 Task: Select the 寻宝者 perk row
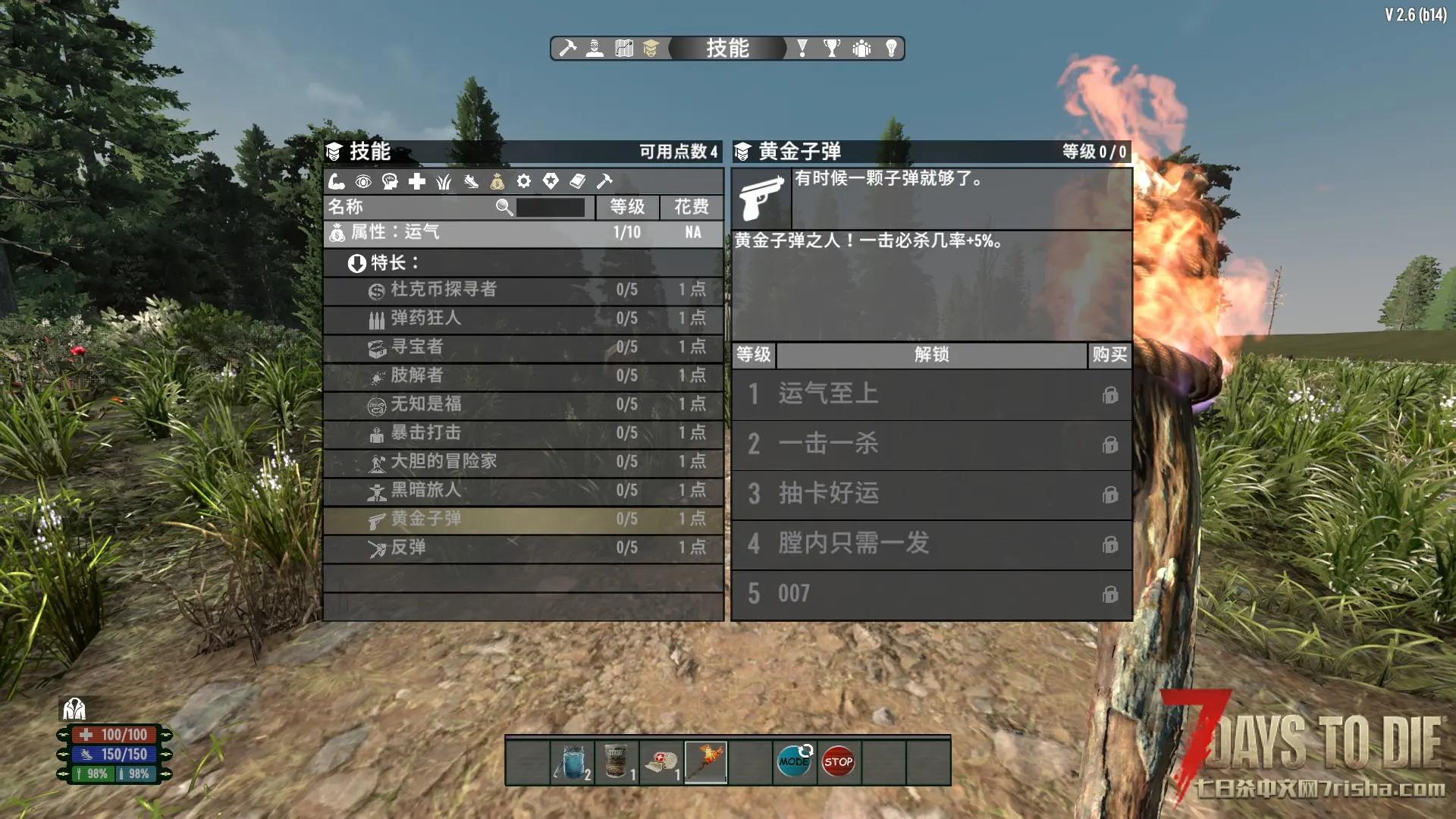coord(523,347)
